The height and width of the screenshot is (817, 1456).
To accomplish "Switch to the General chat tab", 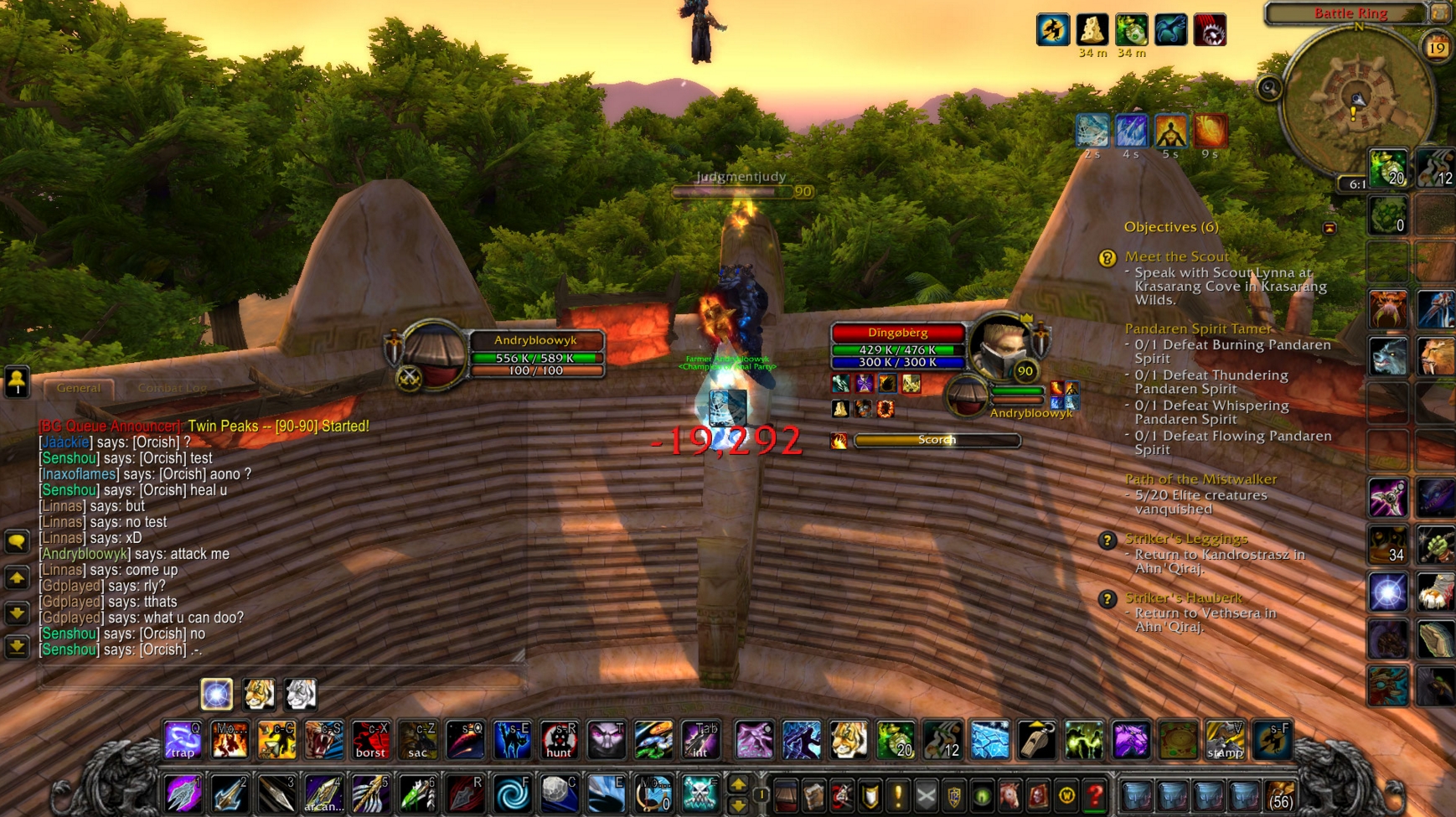I will [x=79, y=388].
